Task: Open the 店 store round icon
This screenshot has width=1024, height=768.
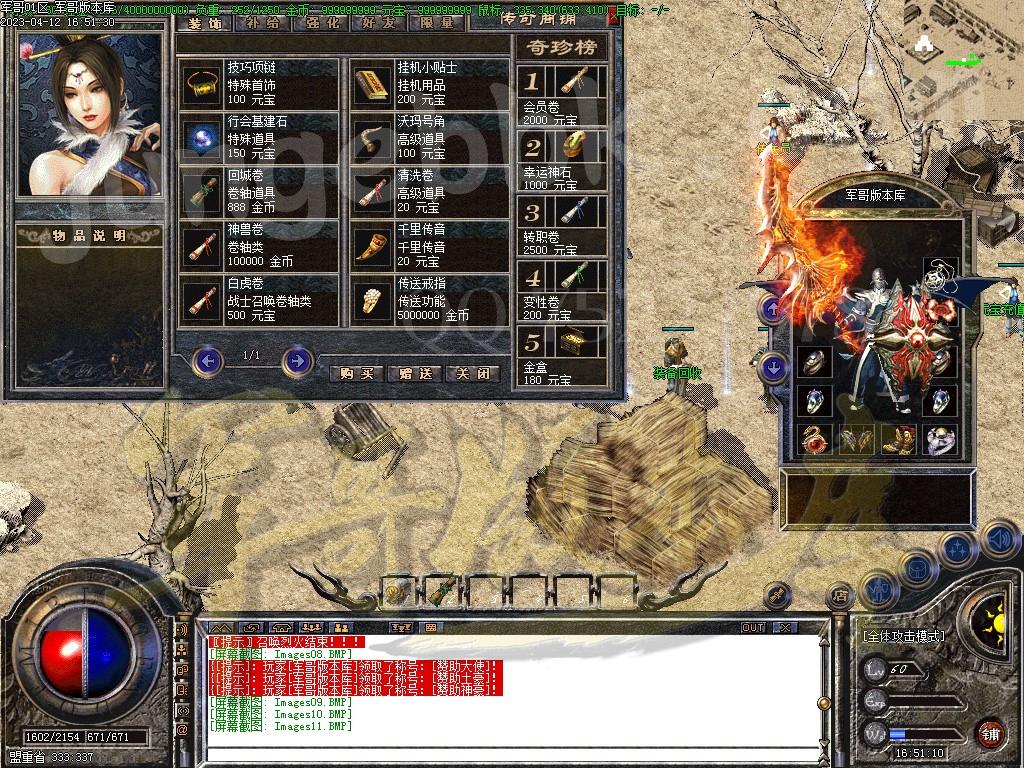Action: point(840,594)
